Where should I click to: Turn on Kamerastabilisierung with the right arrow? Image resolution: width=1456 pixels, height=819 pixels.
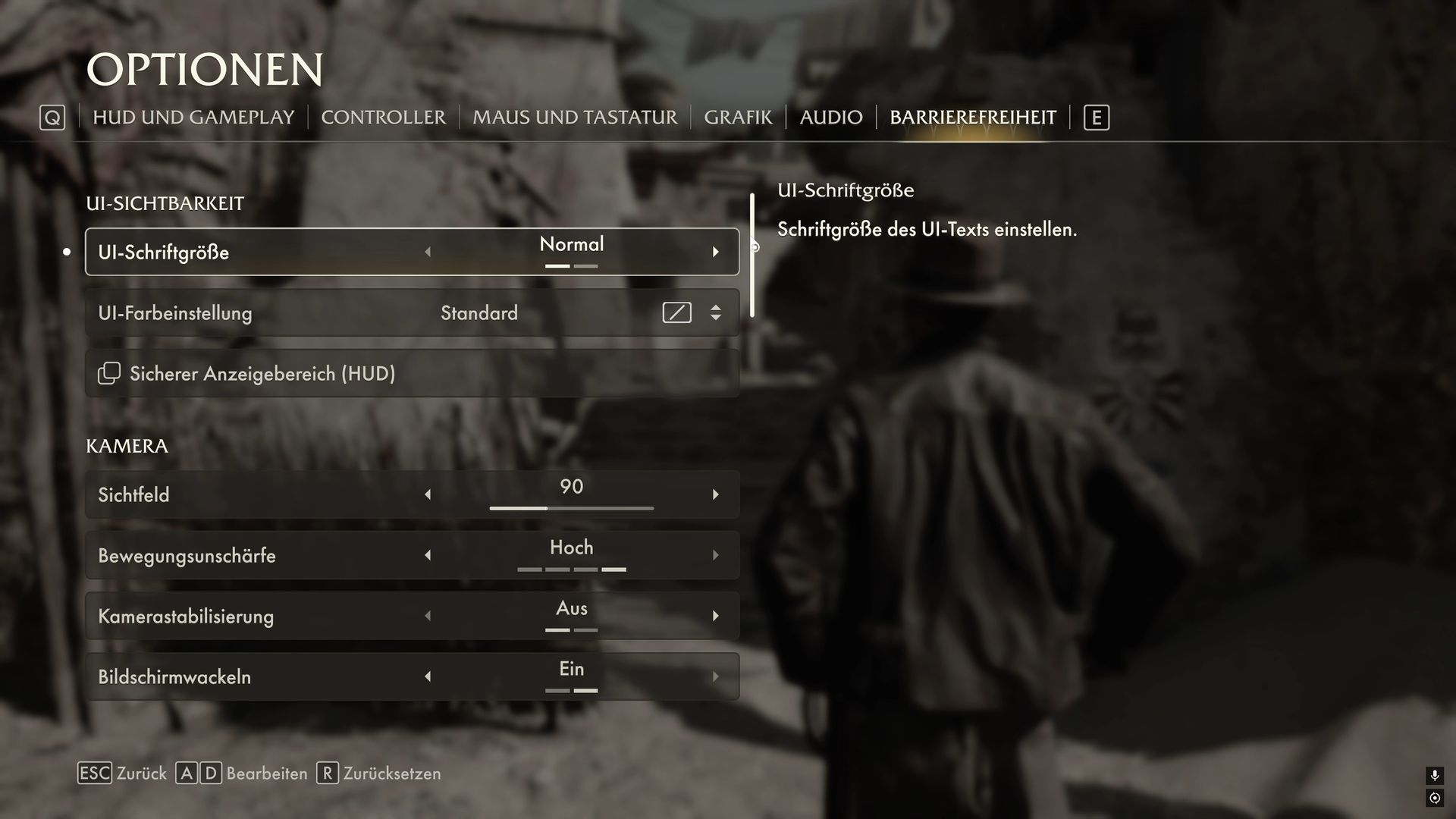pyautogui.click(x=715, y=616)
